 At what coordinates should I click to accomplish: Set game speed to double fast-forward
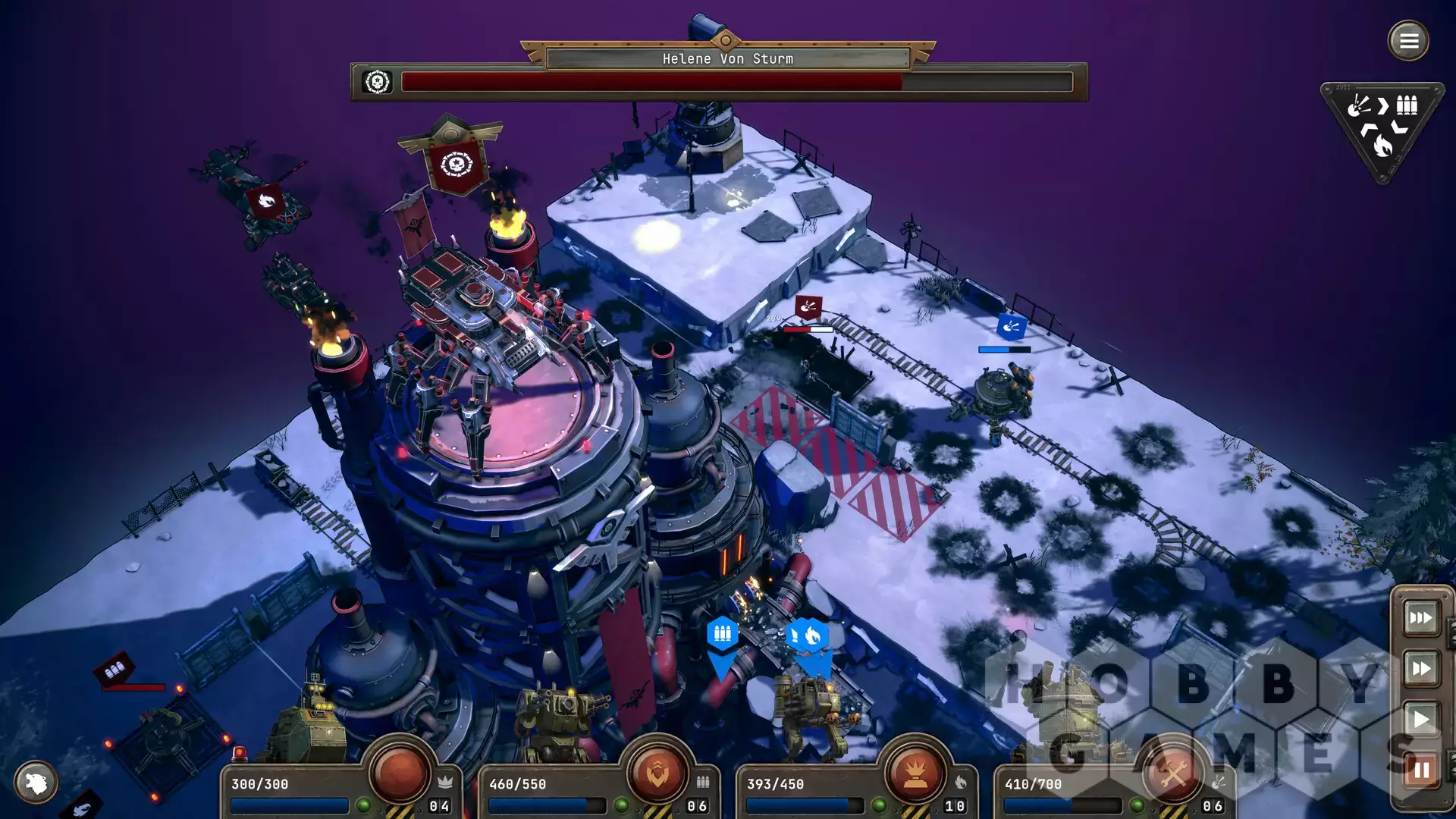coord(1420,669)
